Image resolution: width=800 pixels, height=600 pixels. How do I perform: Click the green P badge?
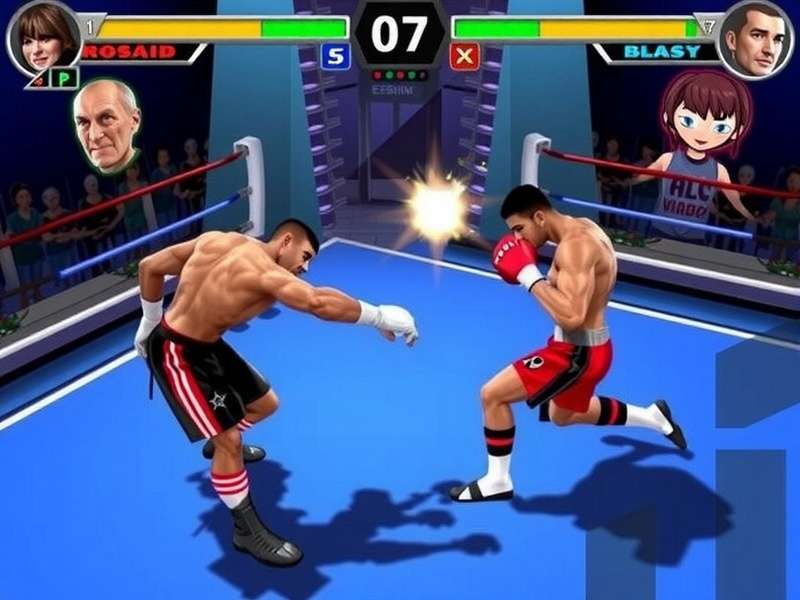(65, 78)
